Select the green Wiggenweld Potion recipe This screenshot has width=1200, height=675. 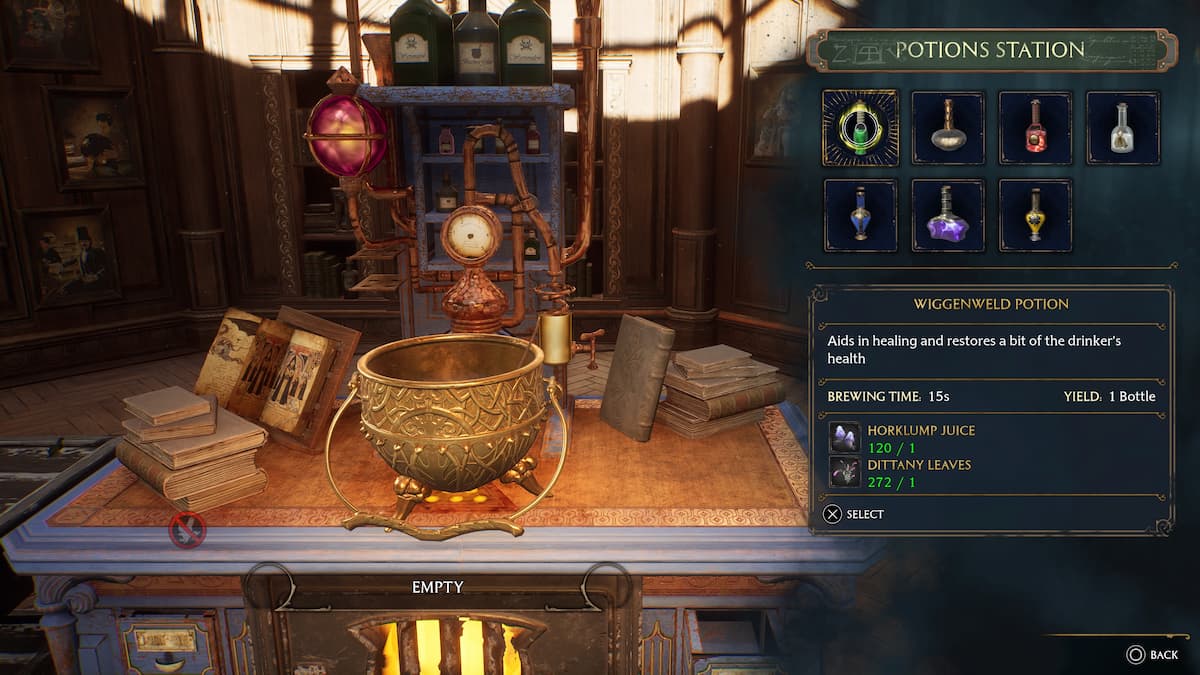tap(860, 128)
